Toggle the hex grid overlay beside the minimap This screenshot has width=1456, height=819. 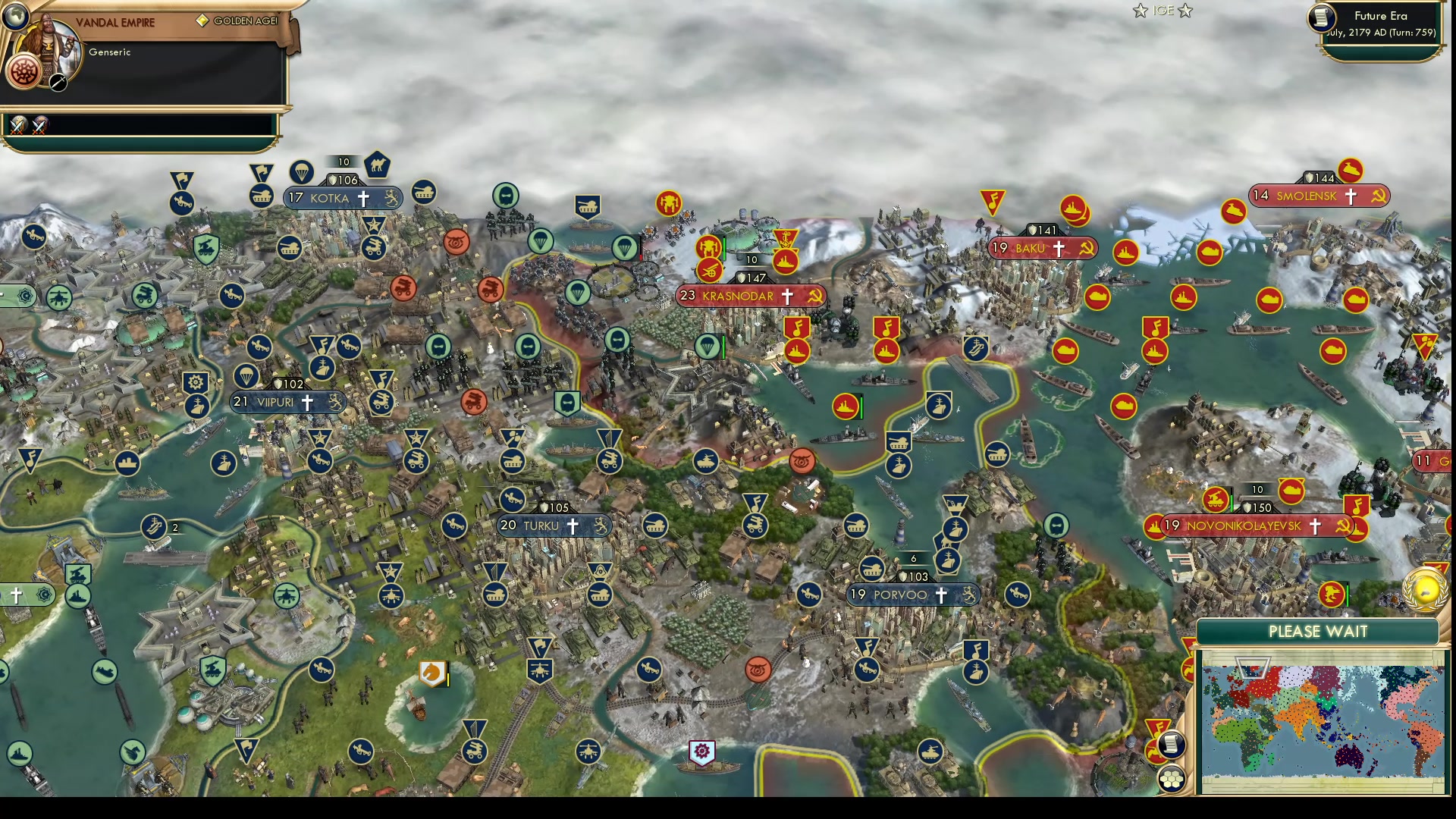tap(1172, 779)
